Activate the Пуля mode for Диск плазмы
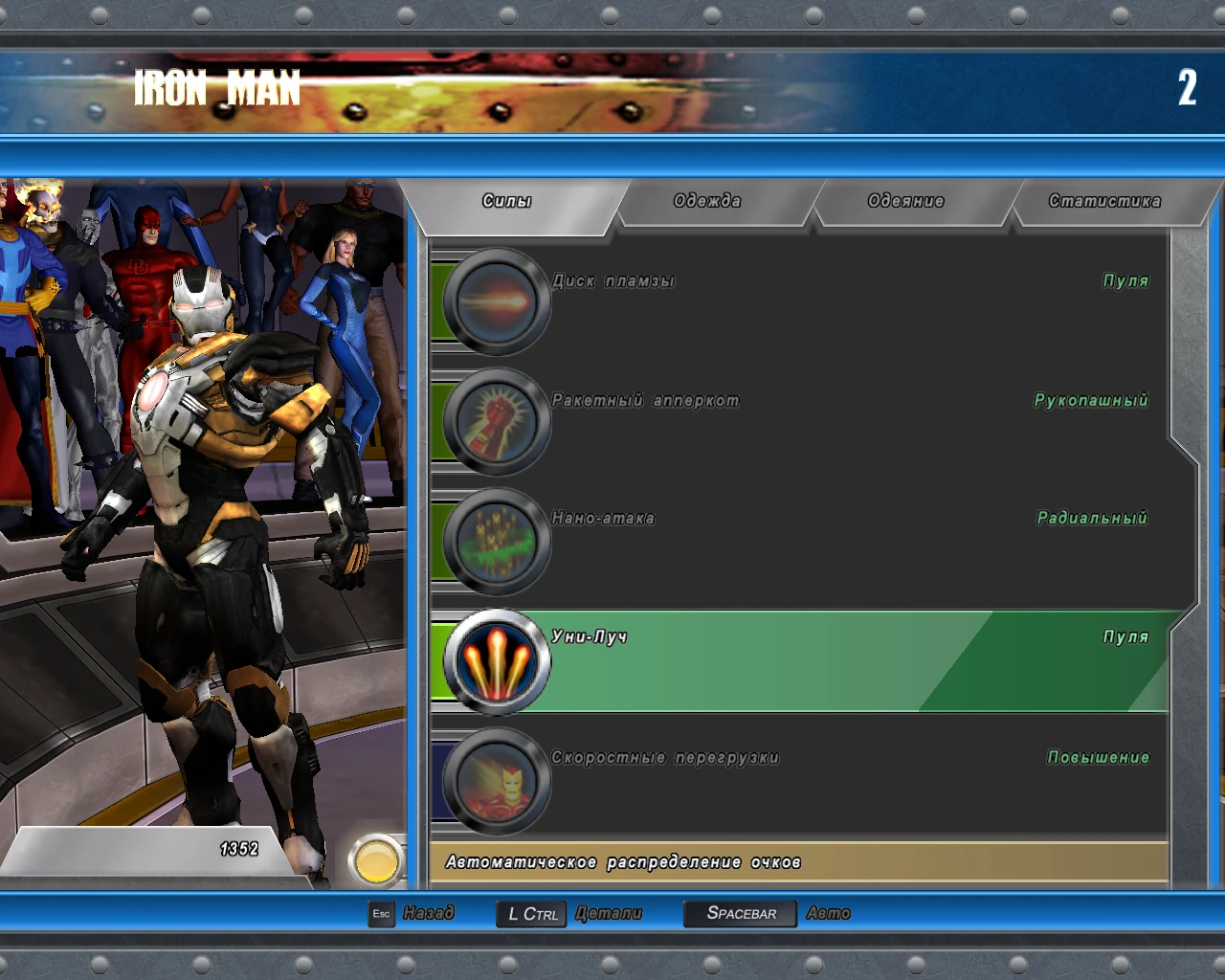Screen dimensions: 1225x980 click(x=1124, y=280)
